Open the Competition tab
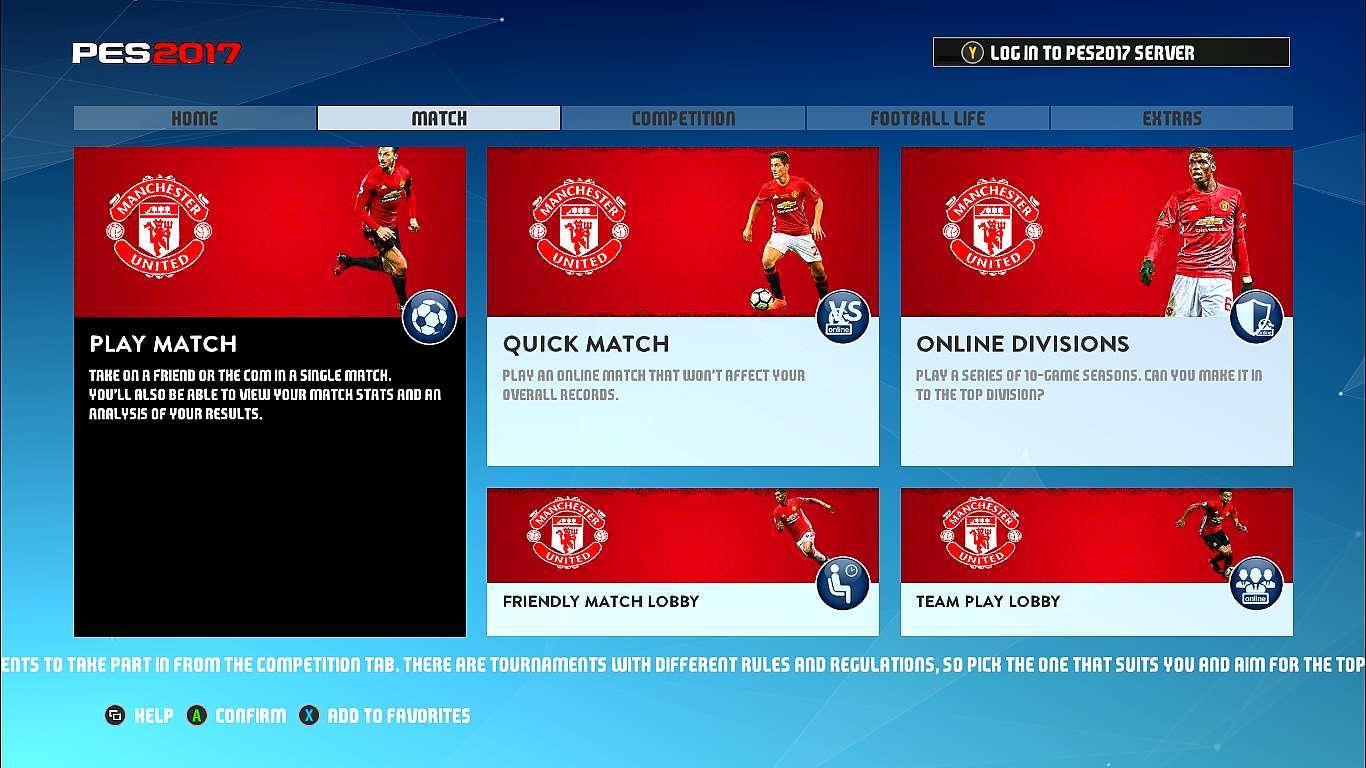Image resolution: width=1366 pixels, height=768 pixels. point(683,118)
